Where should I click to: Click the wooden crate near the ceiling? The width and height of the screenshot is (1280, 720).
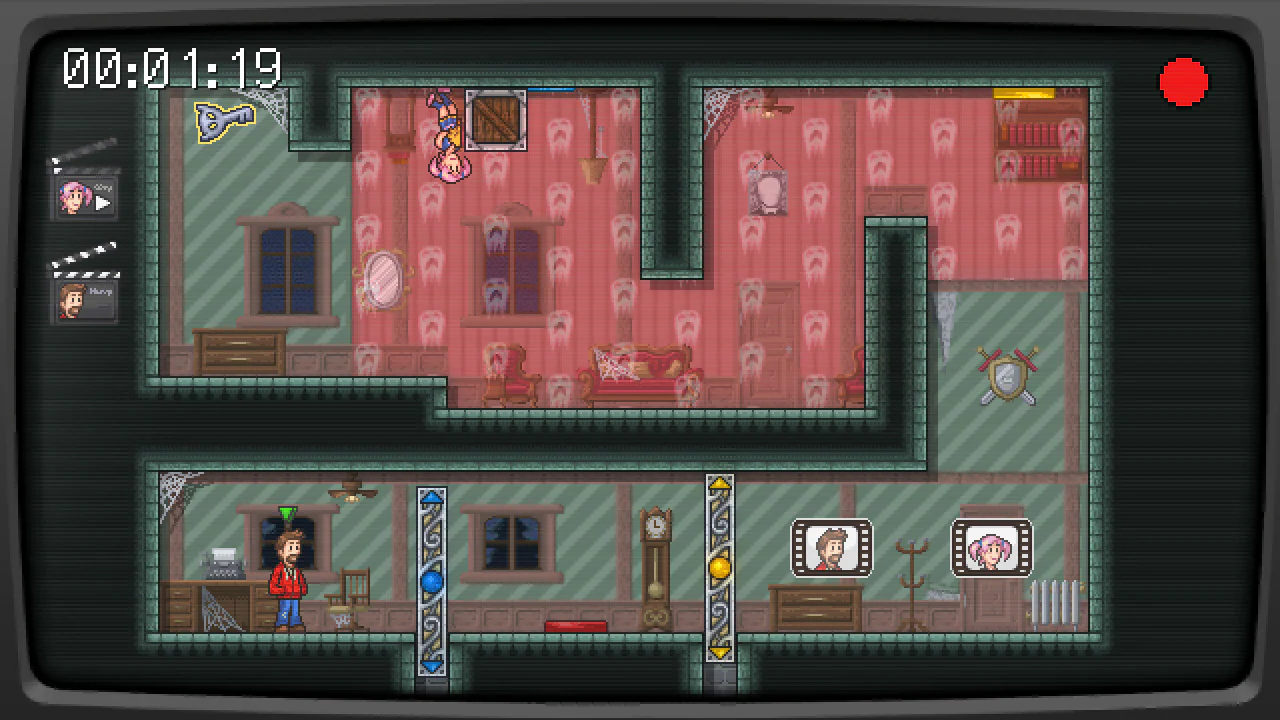[494, 119]
